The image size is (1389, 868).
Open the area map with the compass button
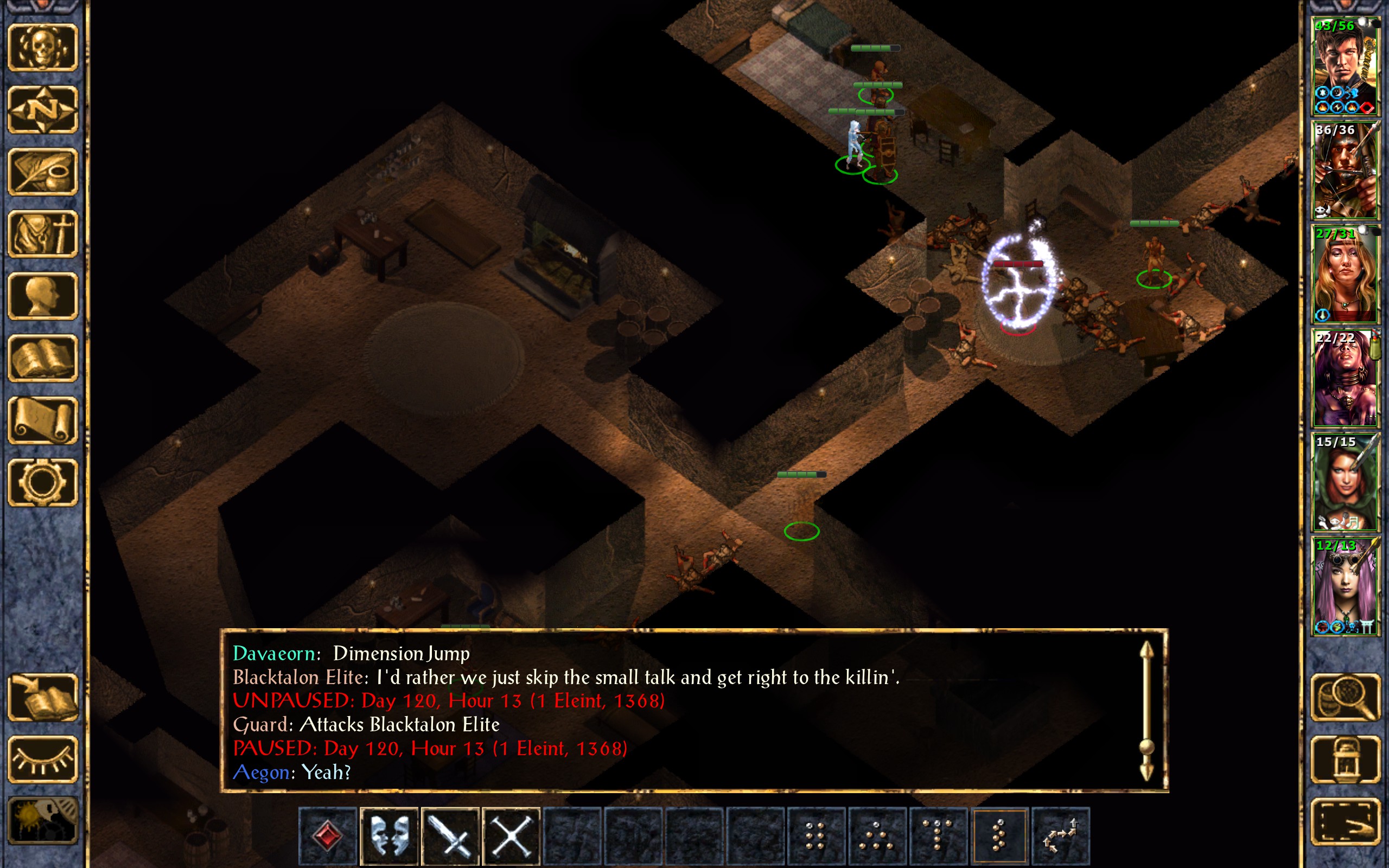(x=42, y=110)
